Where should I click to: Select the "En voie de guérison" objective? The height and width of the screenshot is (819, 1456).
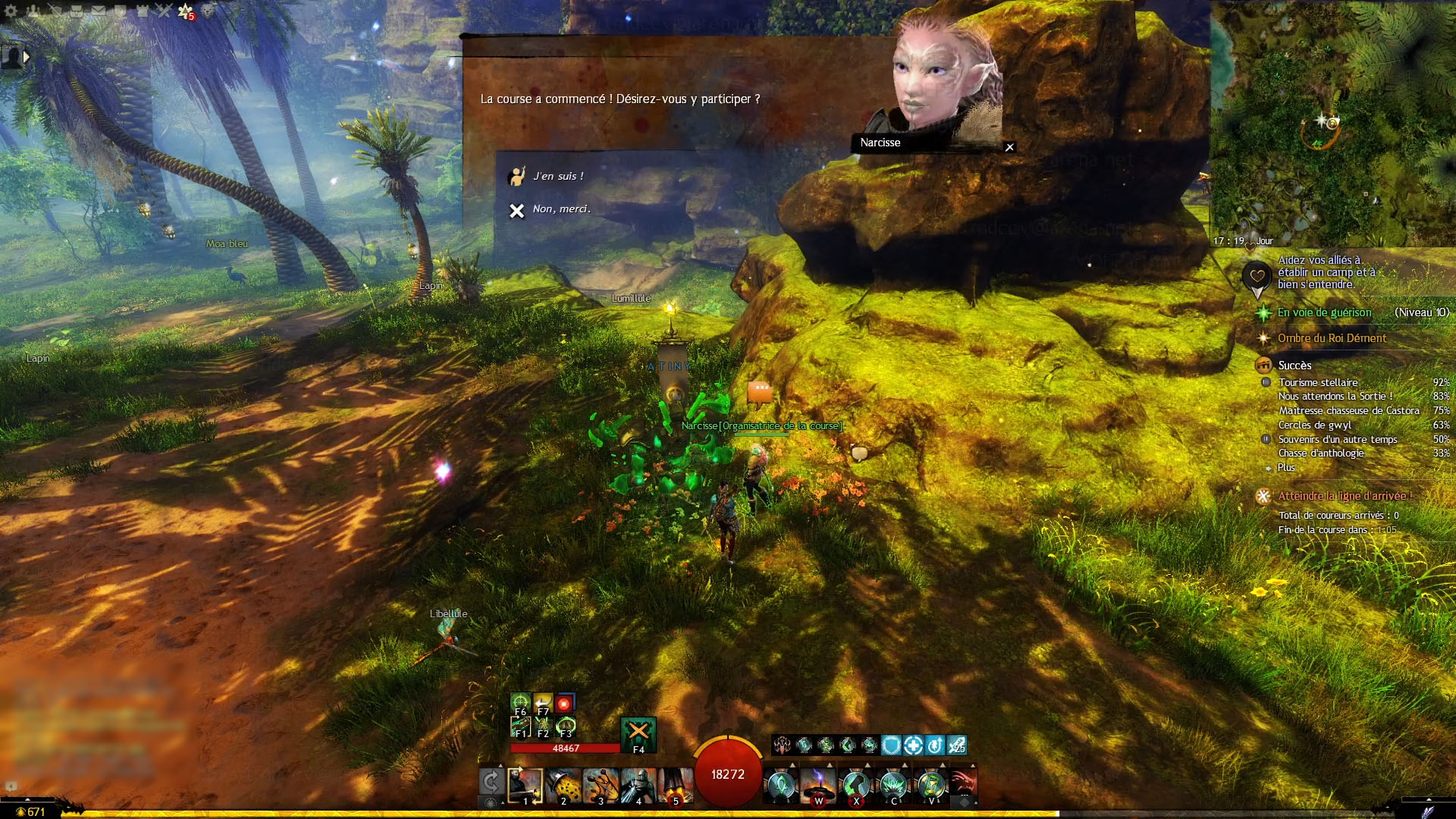pyautogui.click(x=1324, y=312)
